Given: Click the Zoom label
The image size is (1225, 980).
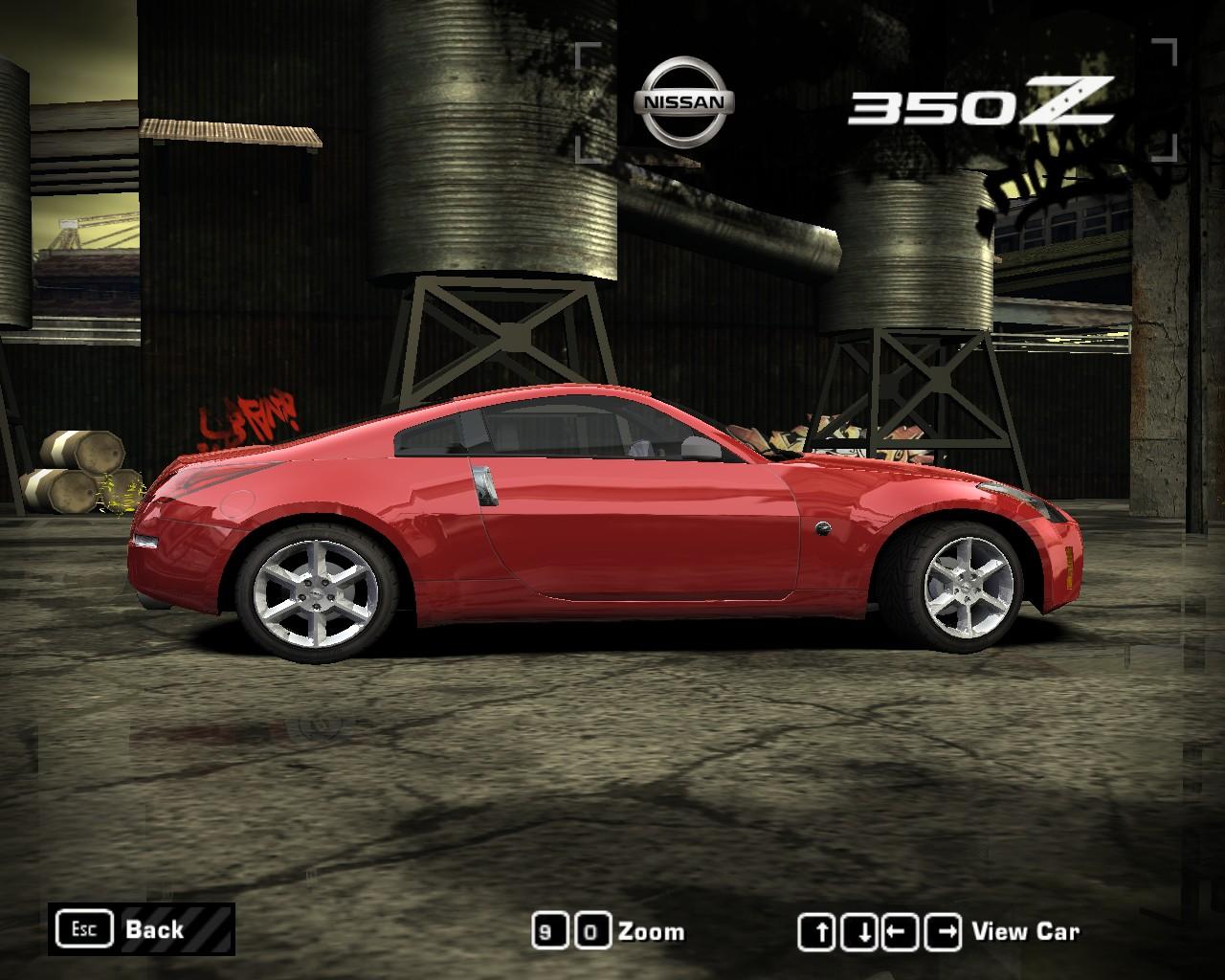Looking at the screenshot, I should 653,930.
